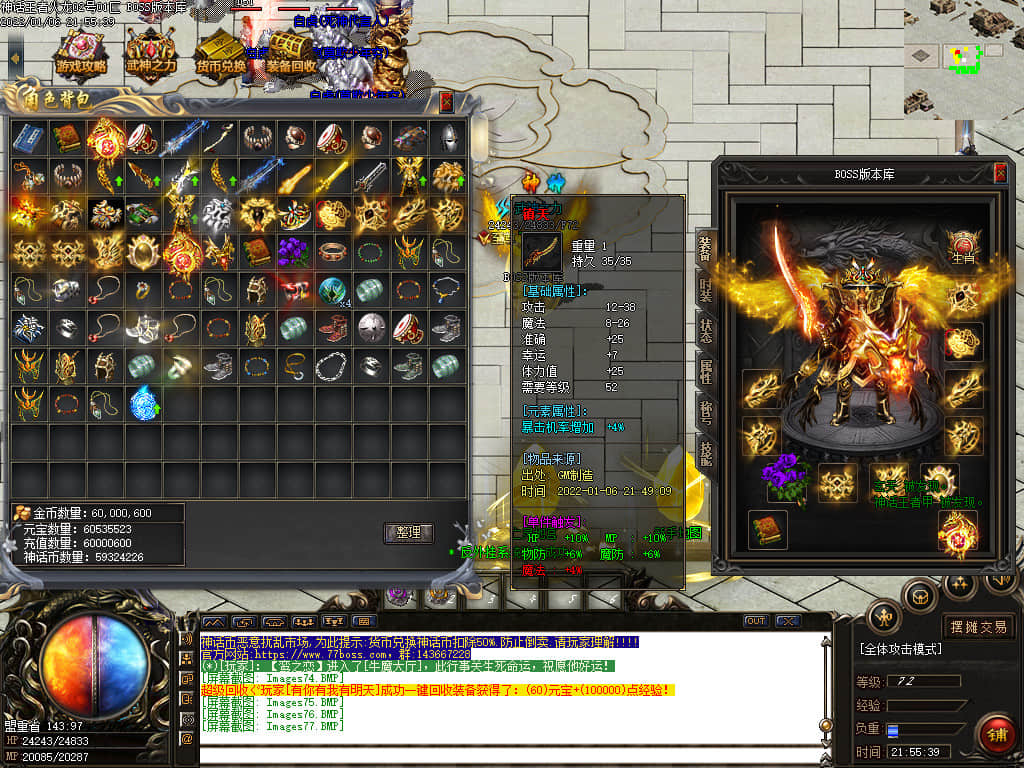Sort the bag with the 整理 button

pyautogui.click(x=408, y=533)
